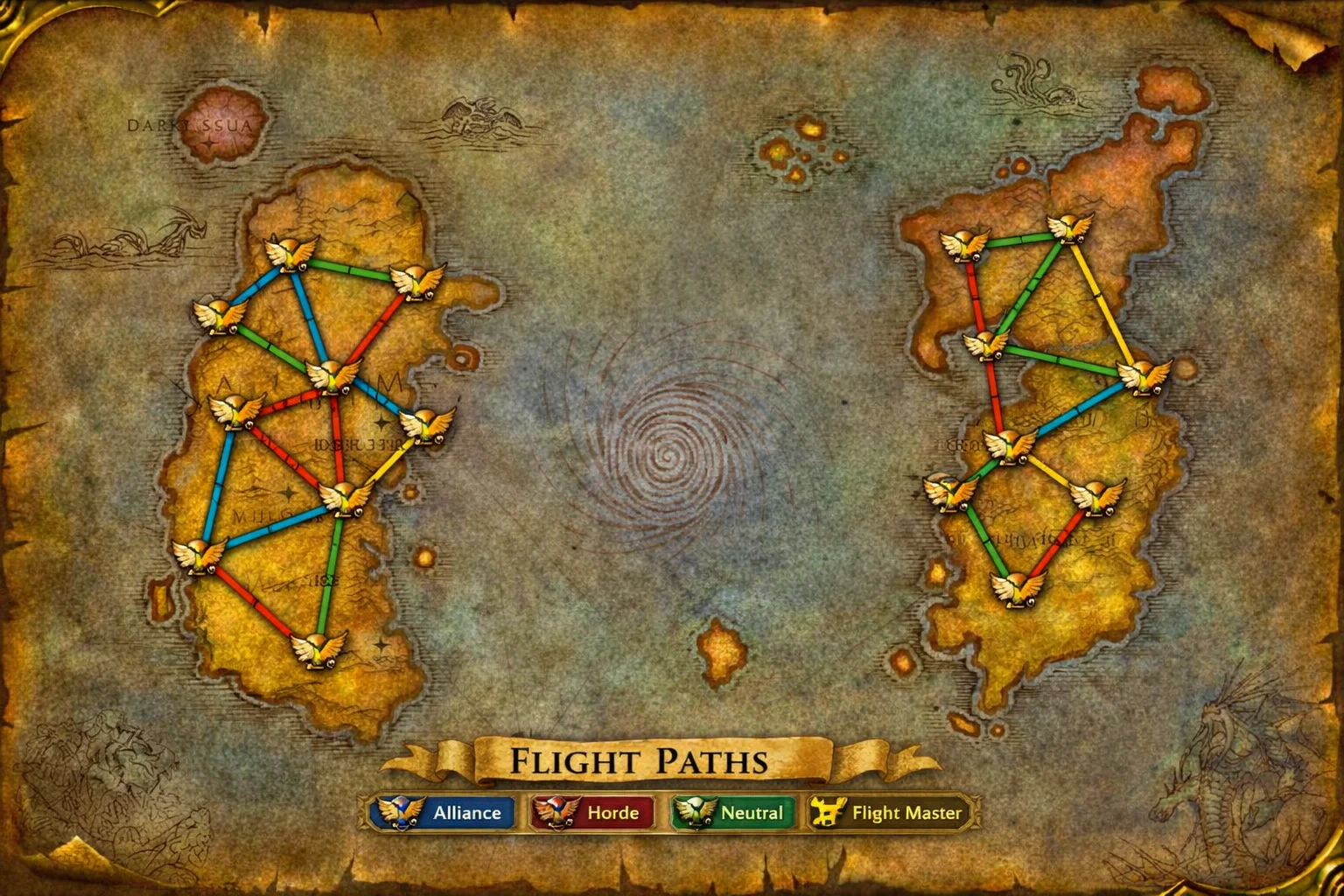
Task: Toggle the Horde flight path filter
Action: click(591, 813)
